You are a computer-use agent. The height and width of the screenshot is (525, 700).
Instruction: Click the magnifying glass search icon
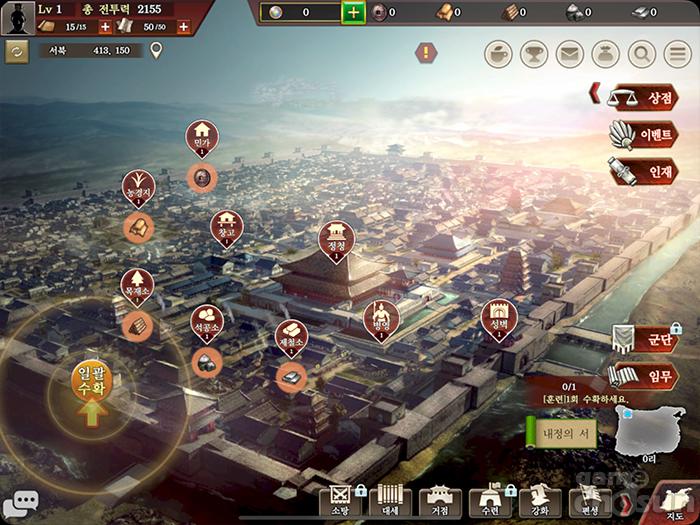(x=641, y=54)
